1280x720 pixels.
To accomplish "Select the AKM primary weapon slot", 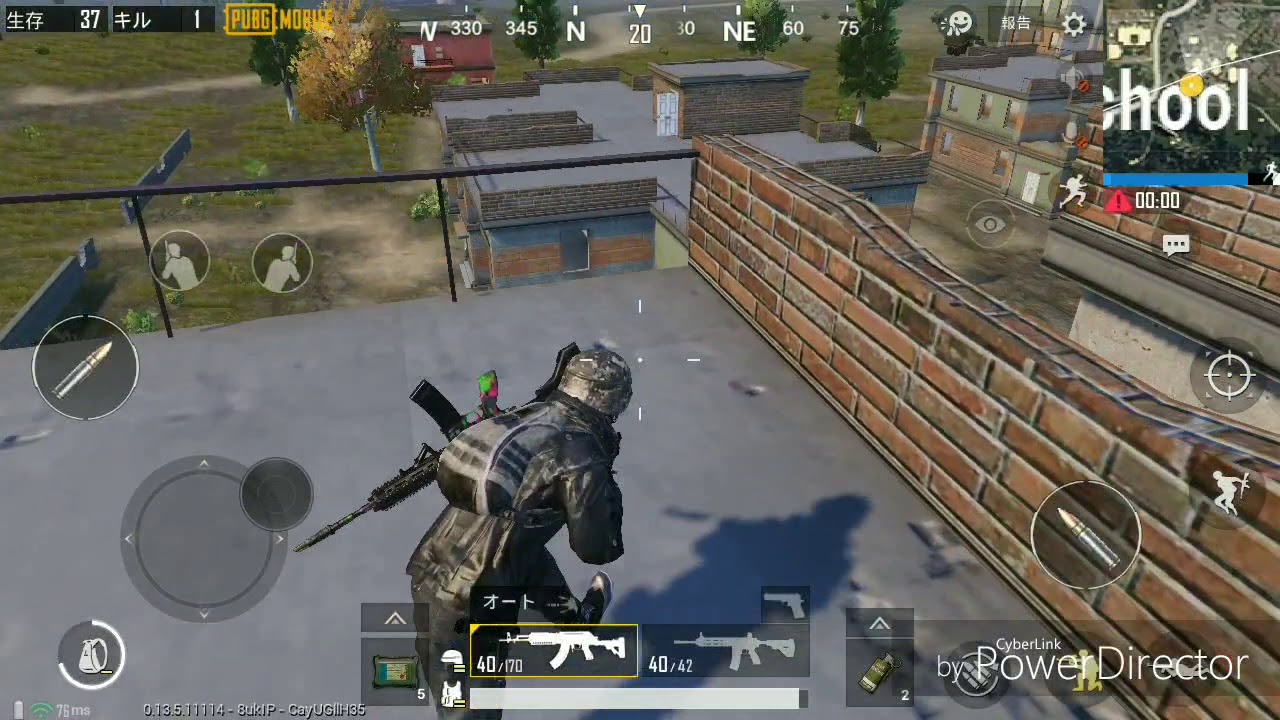I will pos(553,650).
